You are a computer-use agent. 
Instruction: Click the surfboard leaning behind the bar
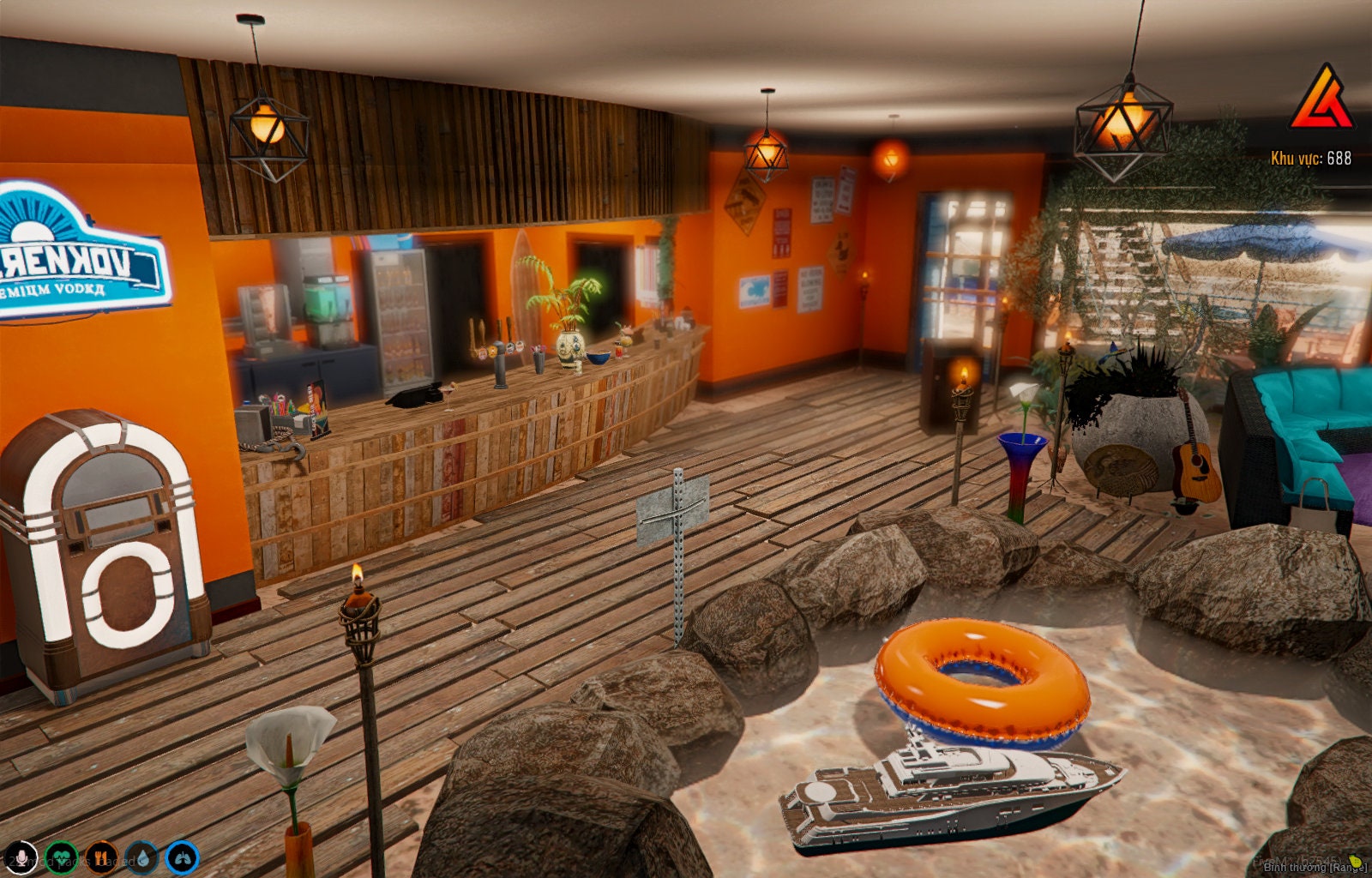tap(527, 283)
